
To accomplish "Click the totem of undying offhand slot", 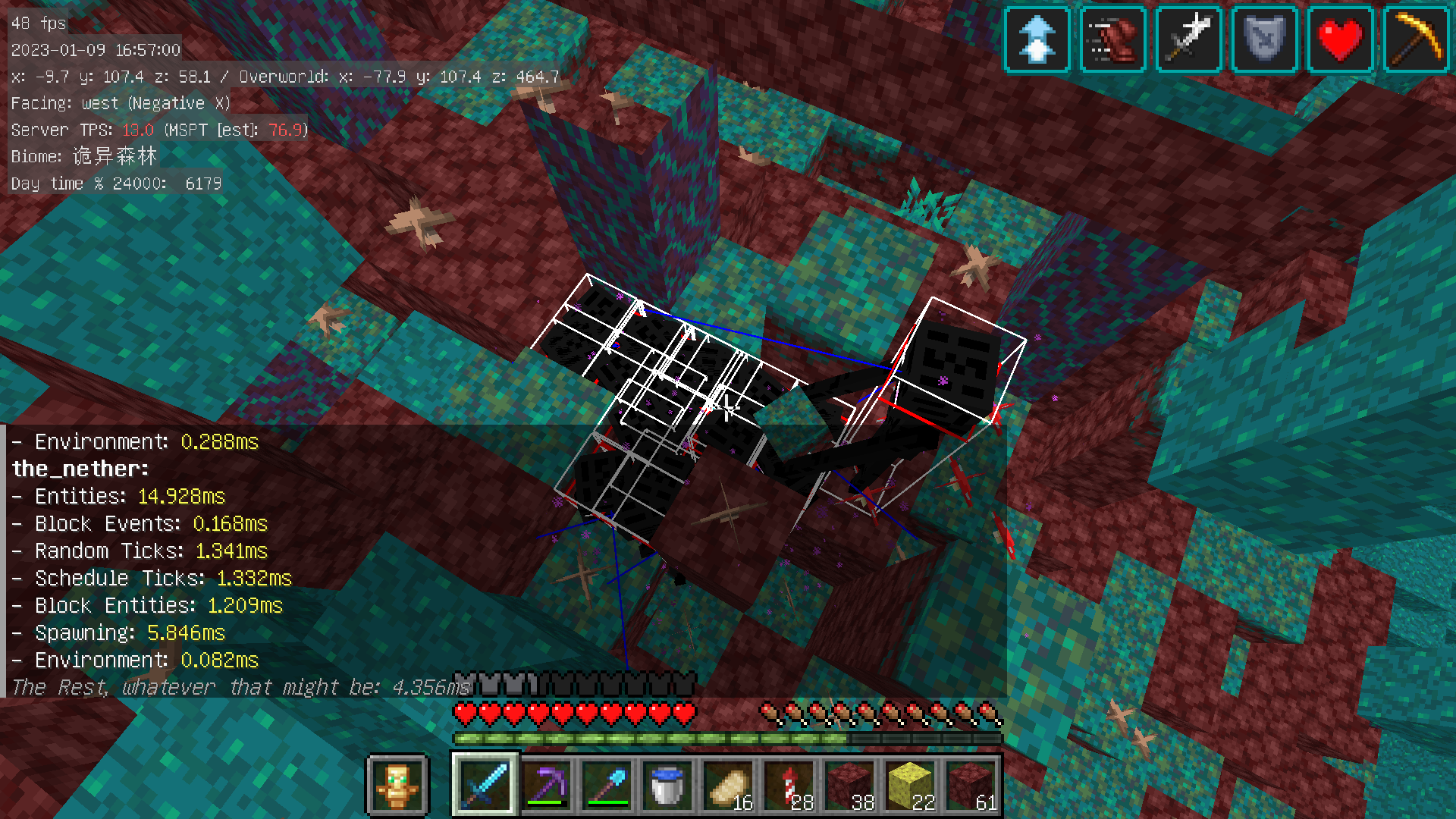I will pyautogui.click(x=397, y=785).
